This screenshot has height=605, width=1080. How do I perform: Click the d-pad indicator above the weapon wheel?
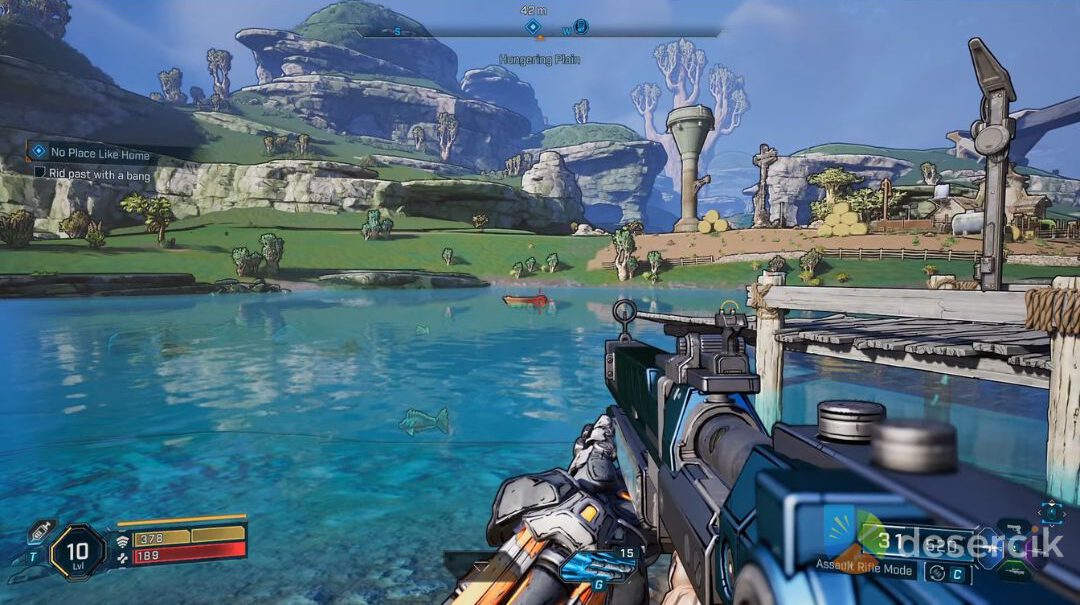1051,512
